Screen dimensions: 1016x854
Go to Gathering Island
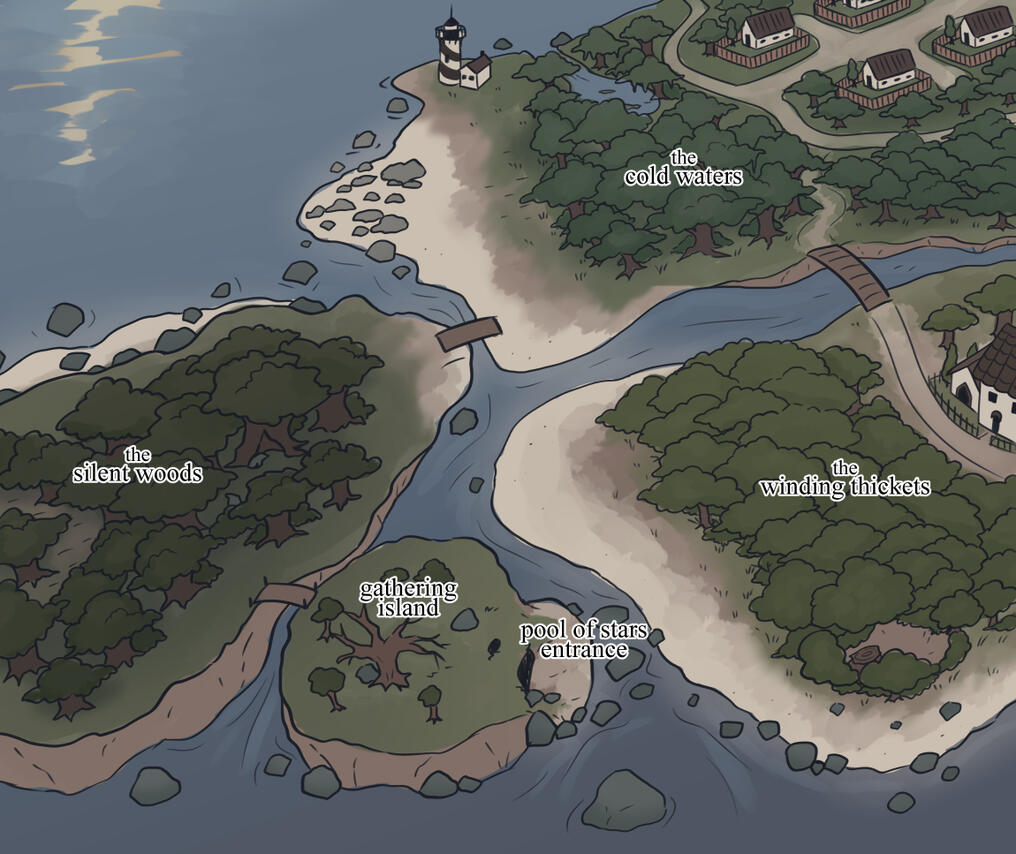pos(408,598)
